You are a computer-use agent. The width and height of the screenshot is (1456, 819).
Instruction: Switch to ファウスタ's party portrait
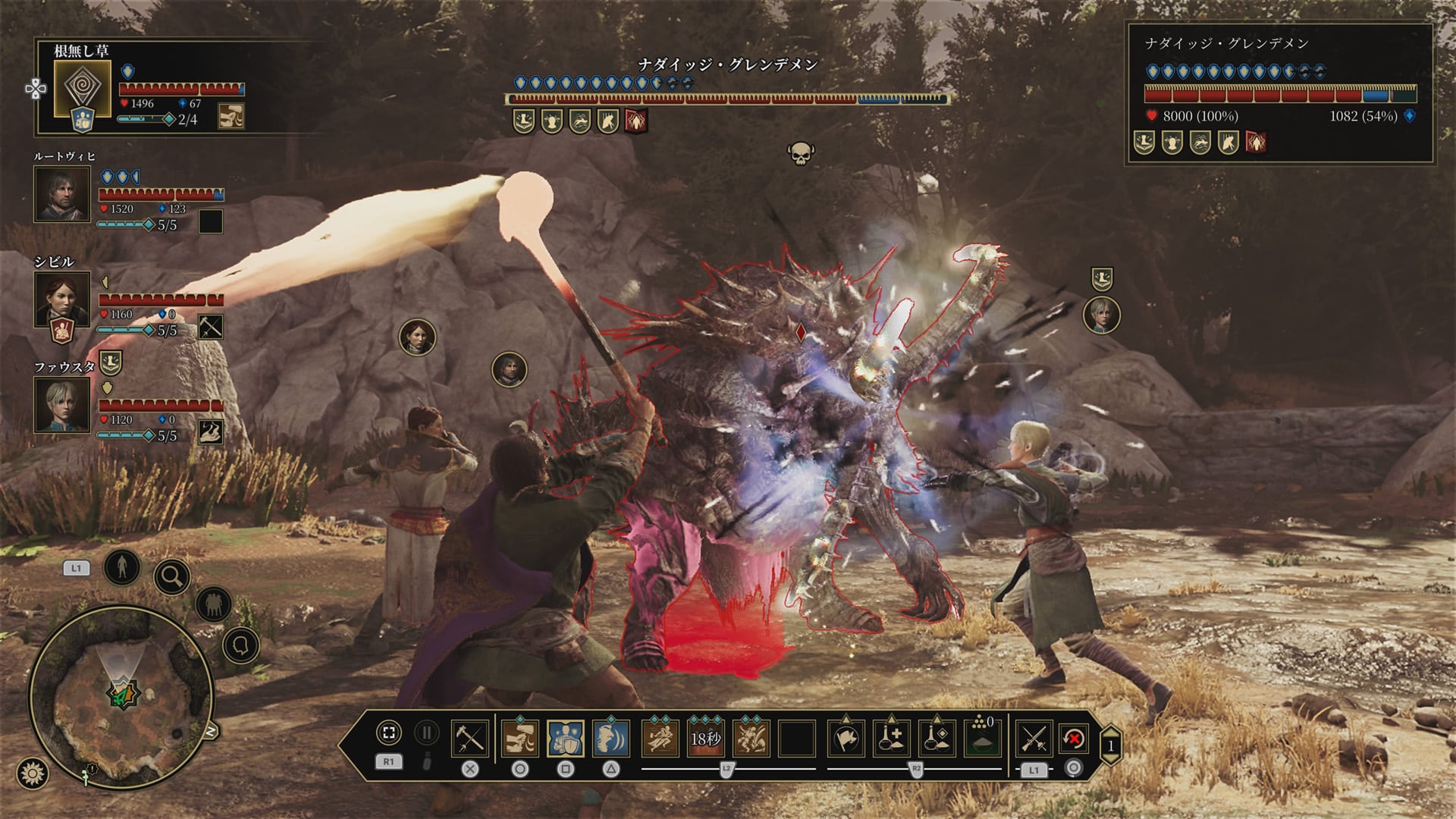(62, 404)
